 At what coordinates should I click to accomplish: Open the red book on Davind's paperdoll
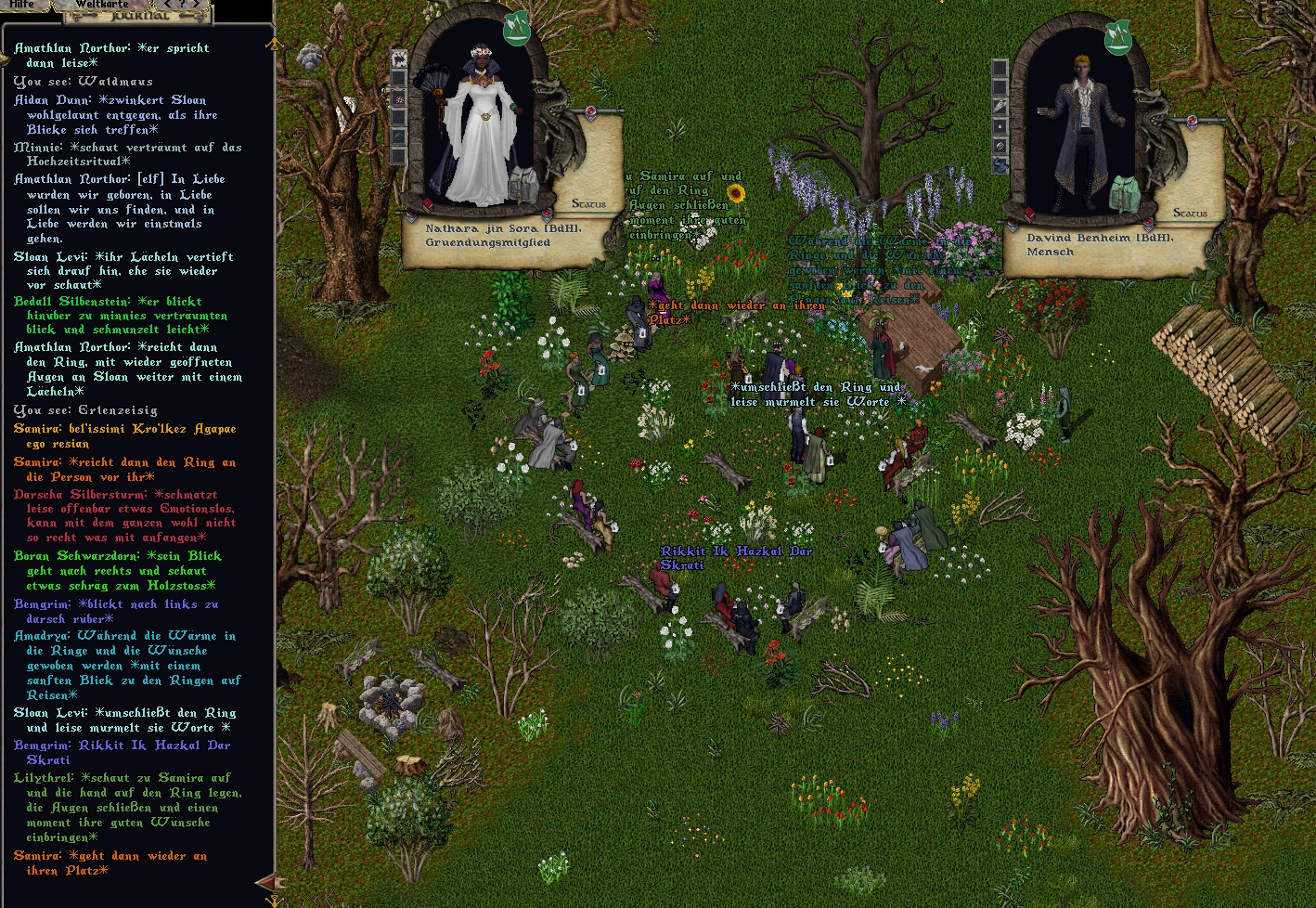[1028, 213]
